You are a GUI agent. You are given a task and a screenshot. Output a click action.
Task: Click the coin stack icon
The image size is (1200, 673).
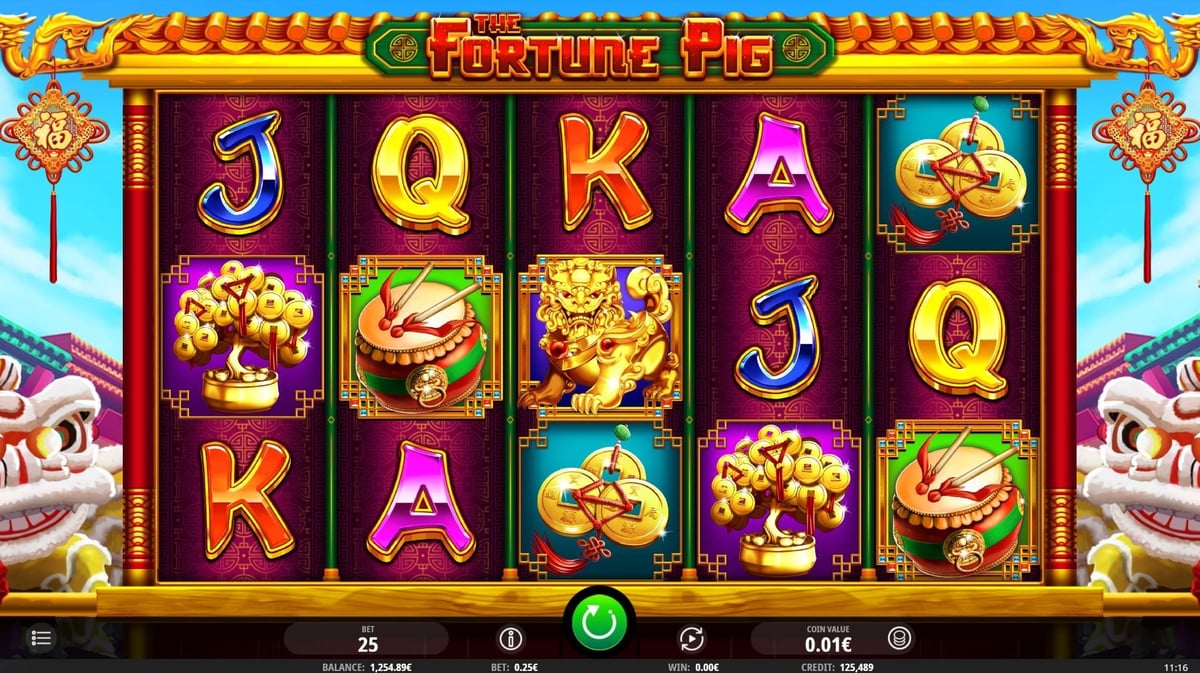click(898, 638)
